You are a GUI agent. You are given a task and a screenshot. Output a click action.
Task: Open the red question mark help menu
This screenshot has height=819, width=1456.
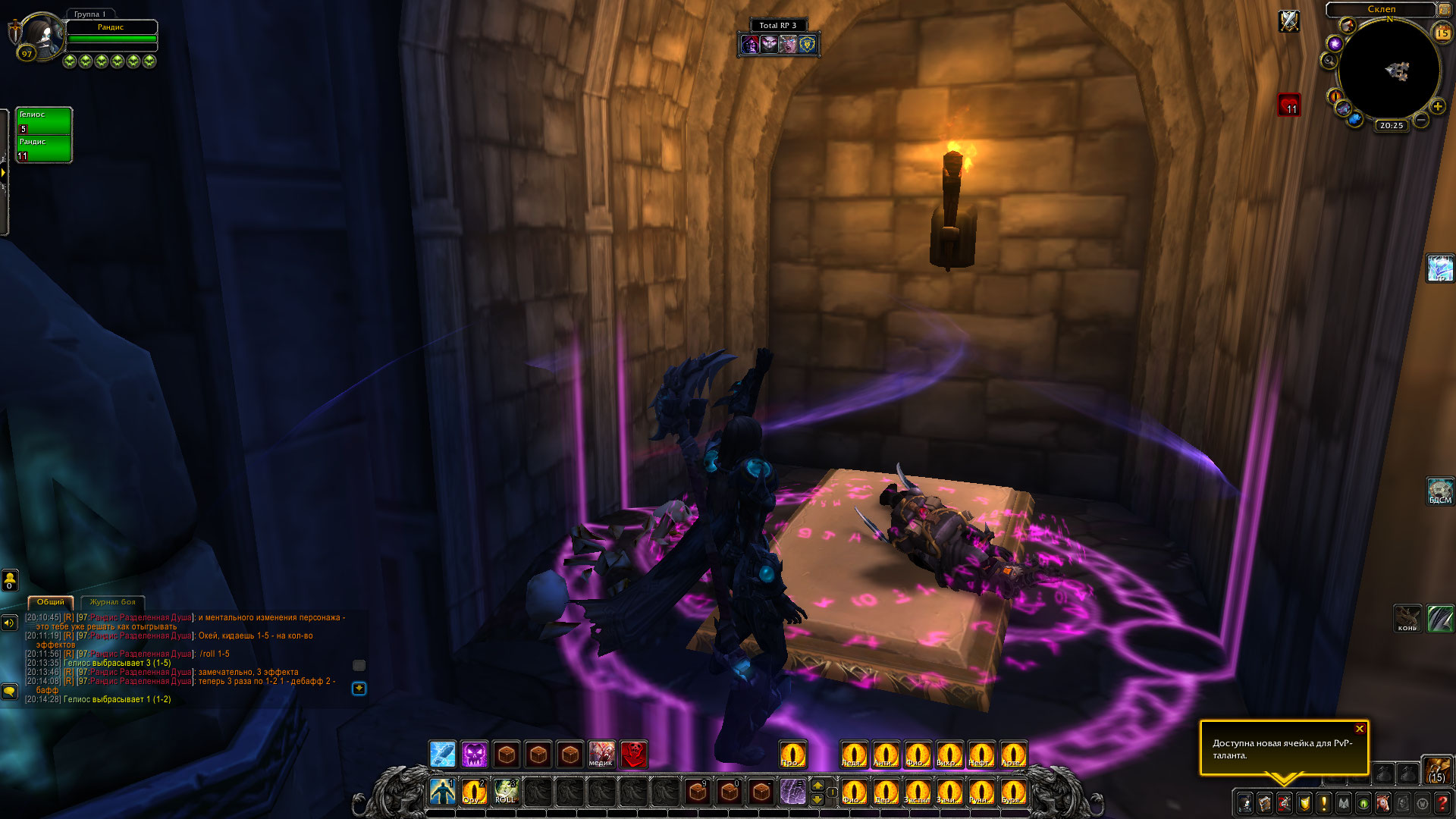click(x=1442, y=802)
